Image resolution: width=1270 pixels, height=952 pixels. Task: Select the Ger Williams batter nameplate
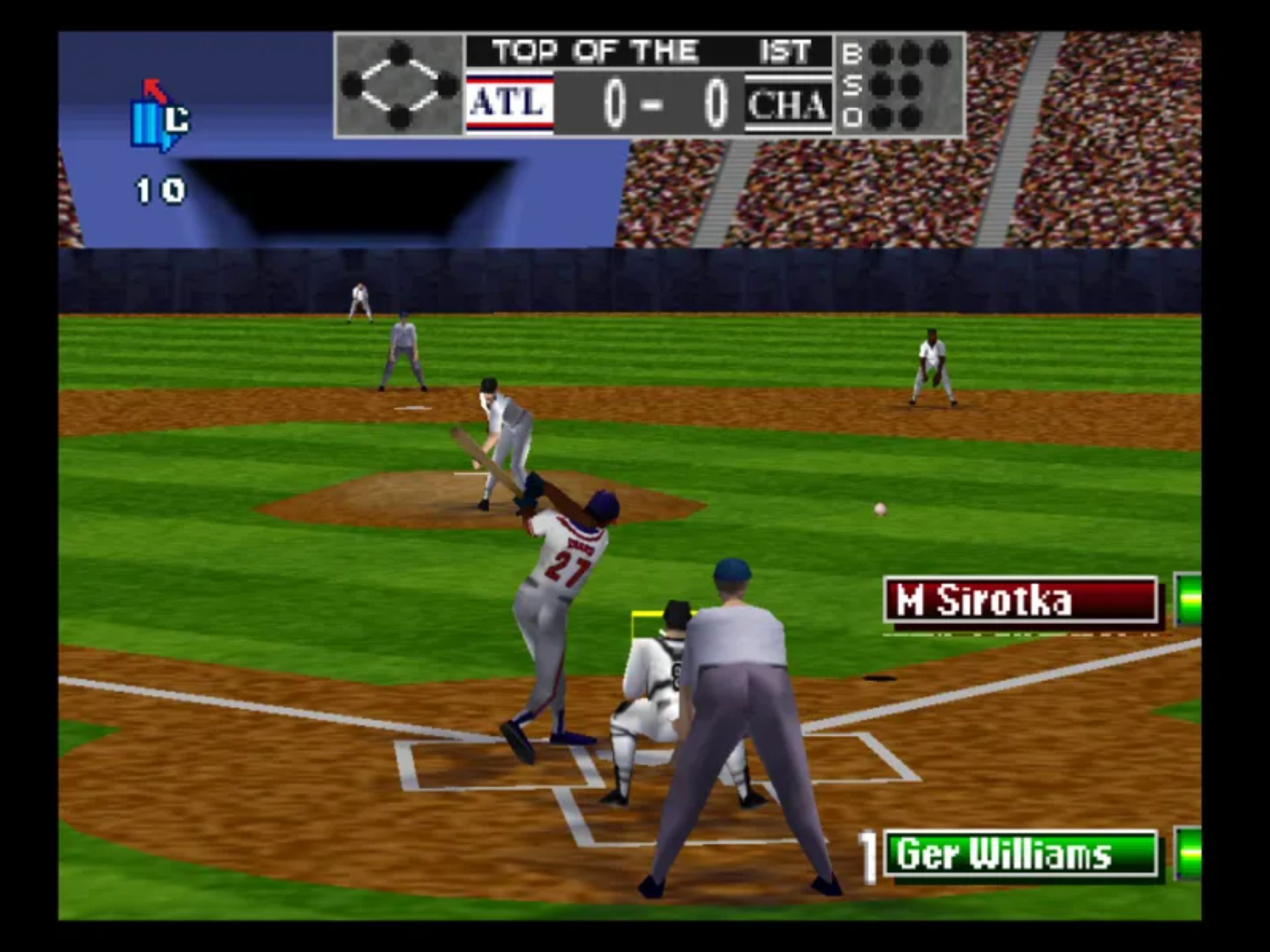(1020, 853)
